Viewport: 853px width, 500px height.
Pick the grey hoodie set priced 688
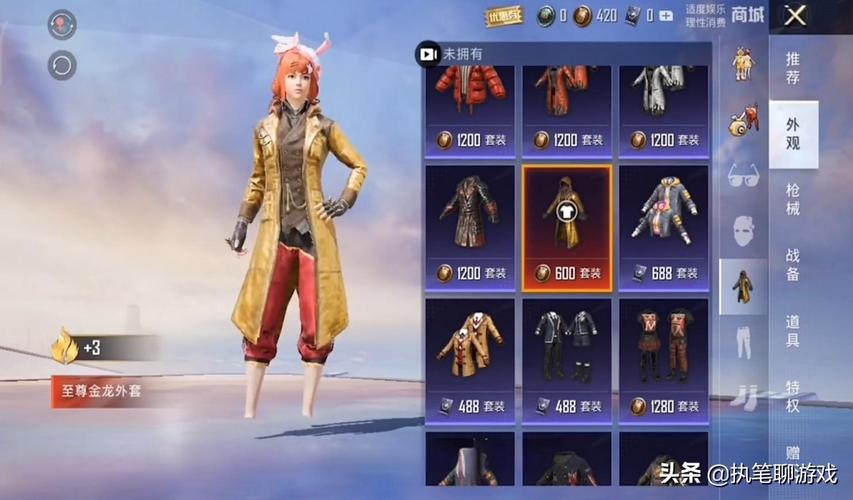pyautogui.click(x=663, y=228)
